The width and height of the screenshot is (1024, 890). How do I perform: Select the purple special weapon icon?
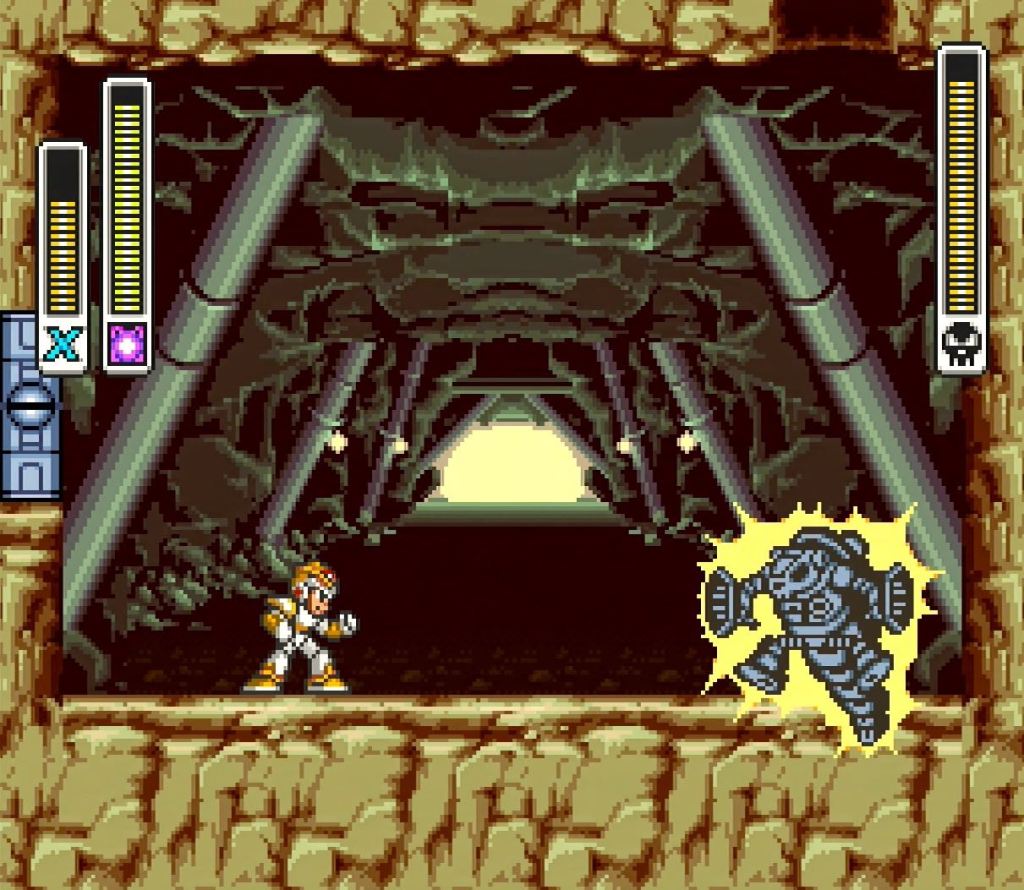pos(127,345)
